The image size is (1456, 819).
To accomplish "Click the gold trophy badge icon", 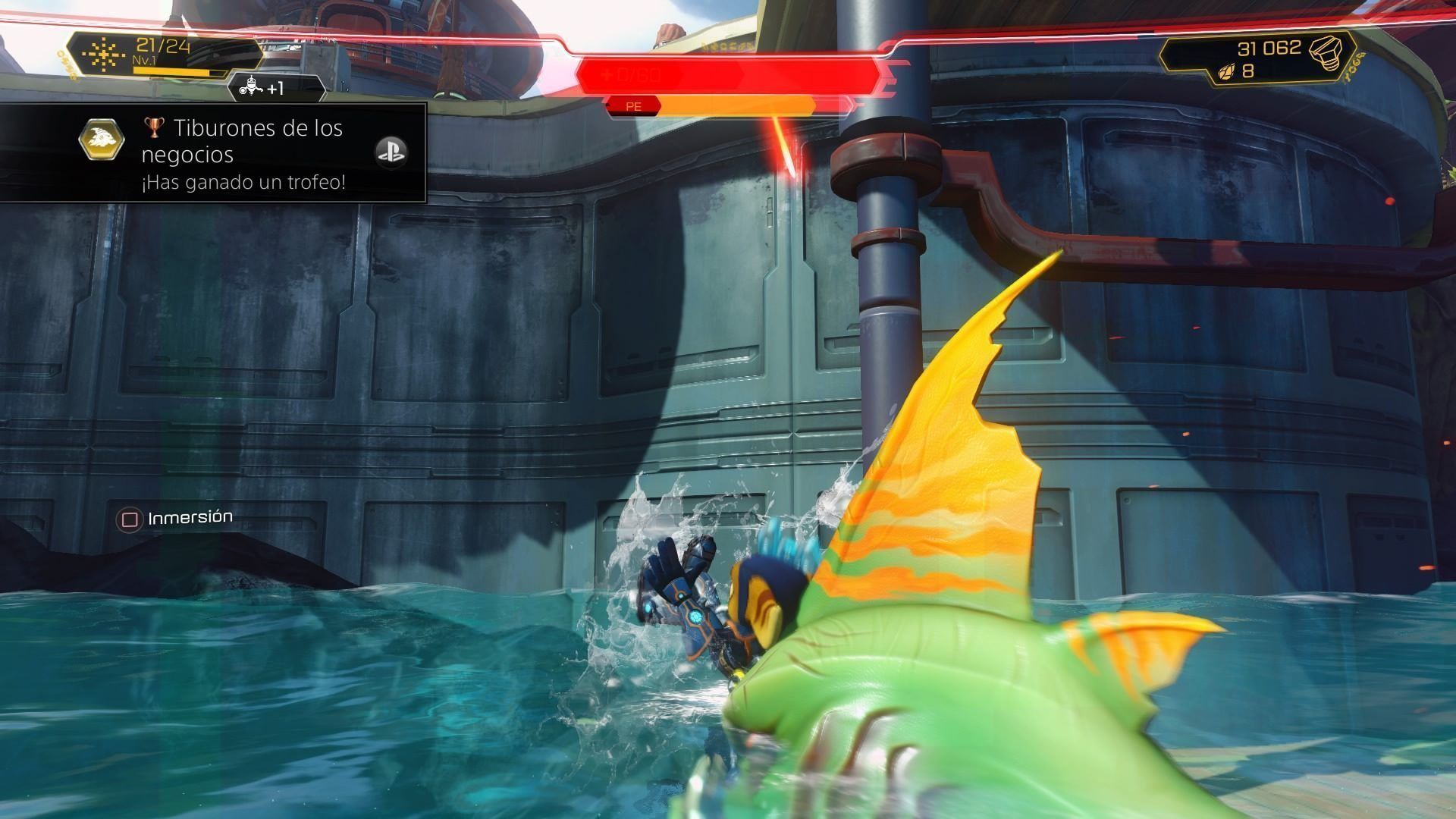I will click(102, 140).
